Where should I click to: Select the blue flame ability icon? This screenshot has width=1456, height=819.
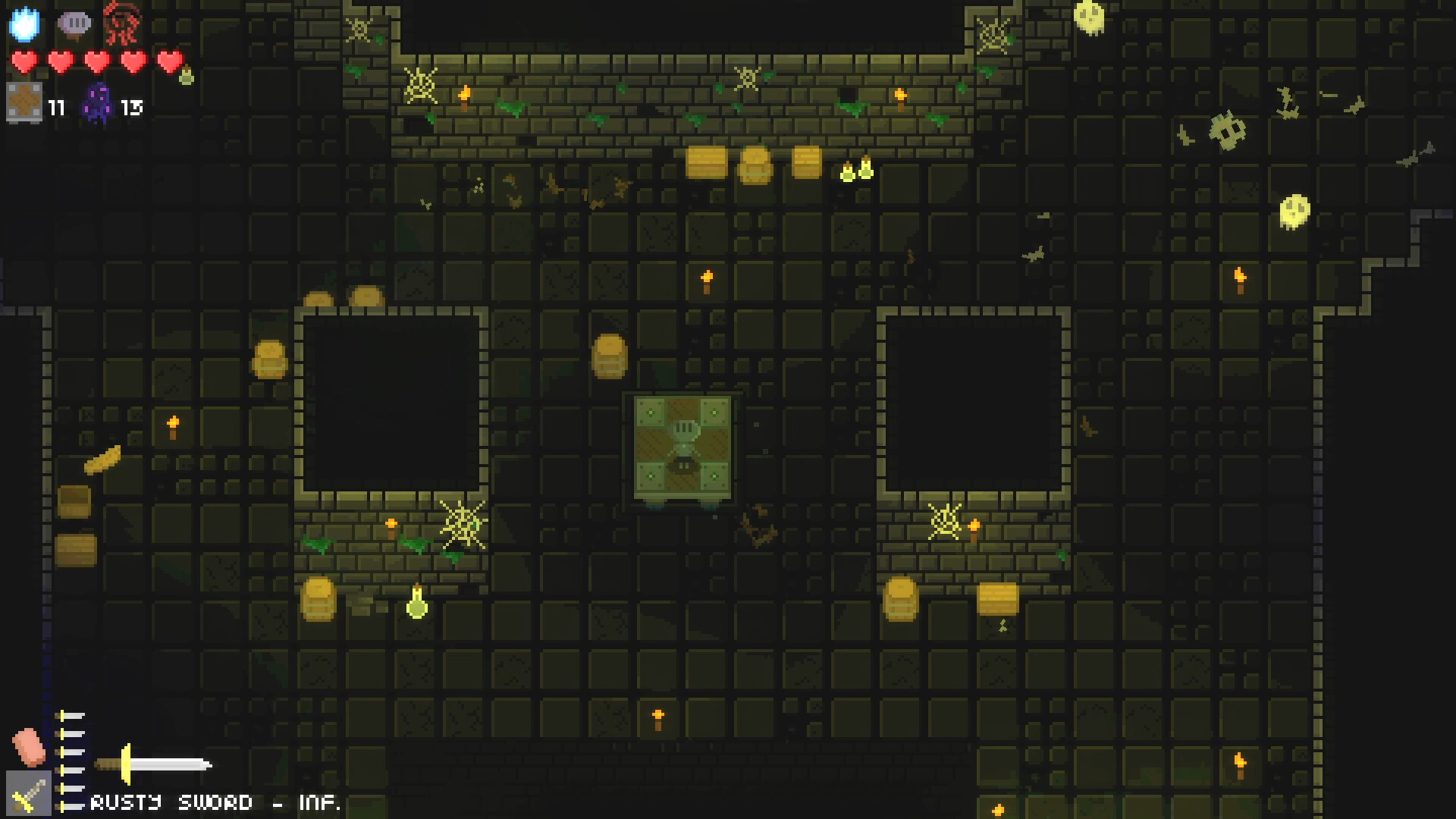point(25,25)
